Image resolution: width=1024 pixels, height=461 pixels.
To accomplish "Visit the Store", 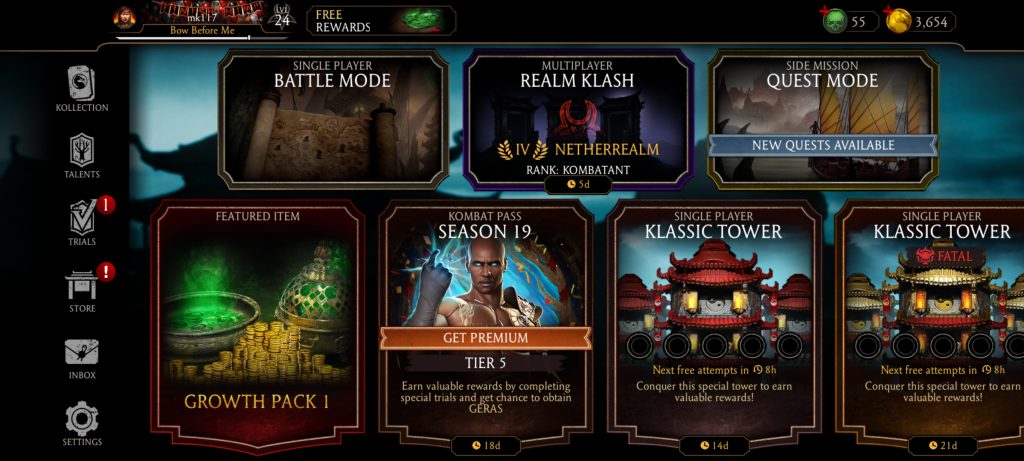I will (x=82, y=289).
